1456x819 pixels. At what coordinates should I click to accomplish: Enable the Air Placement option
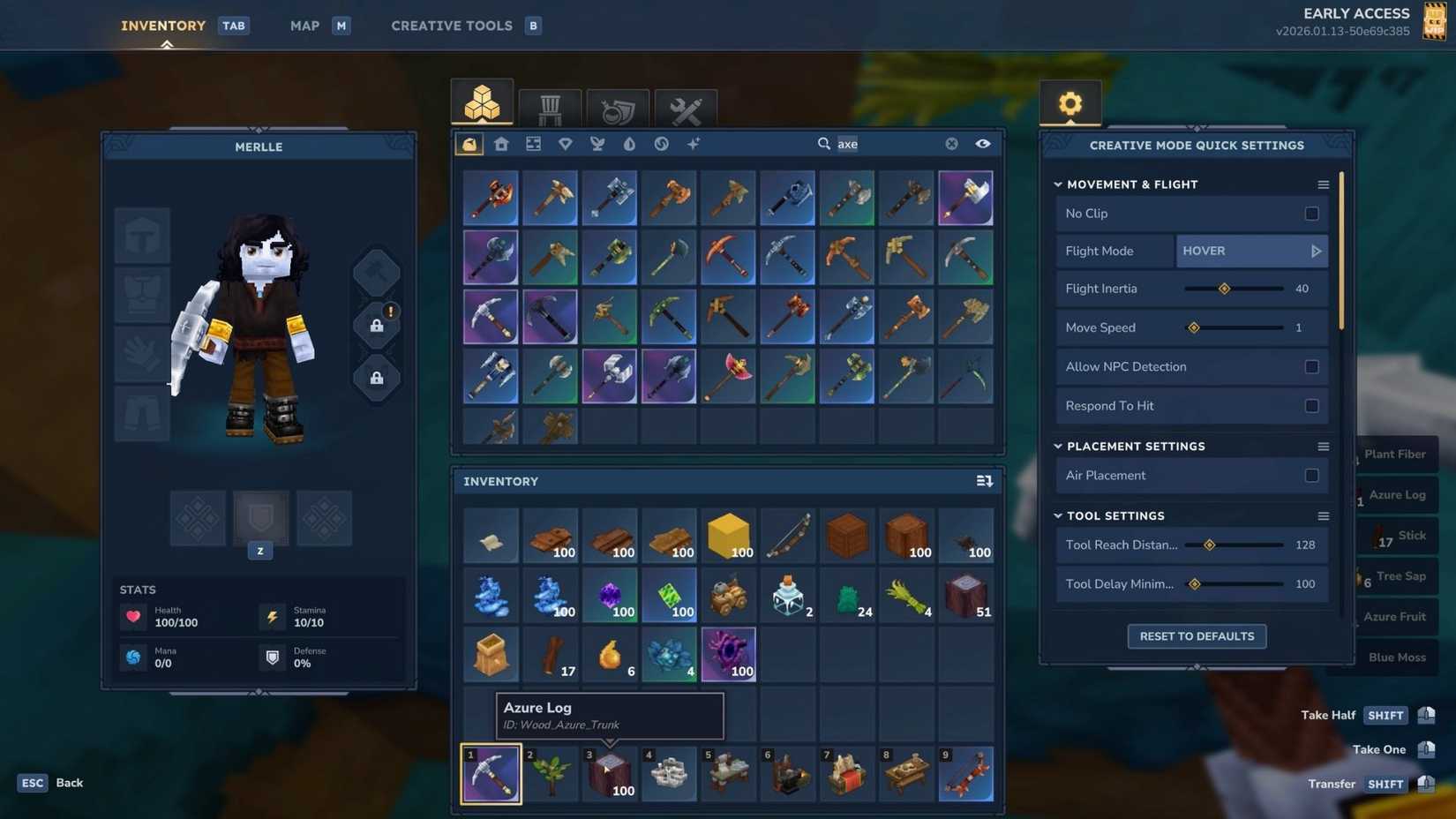[1311, 475]
